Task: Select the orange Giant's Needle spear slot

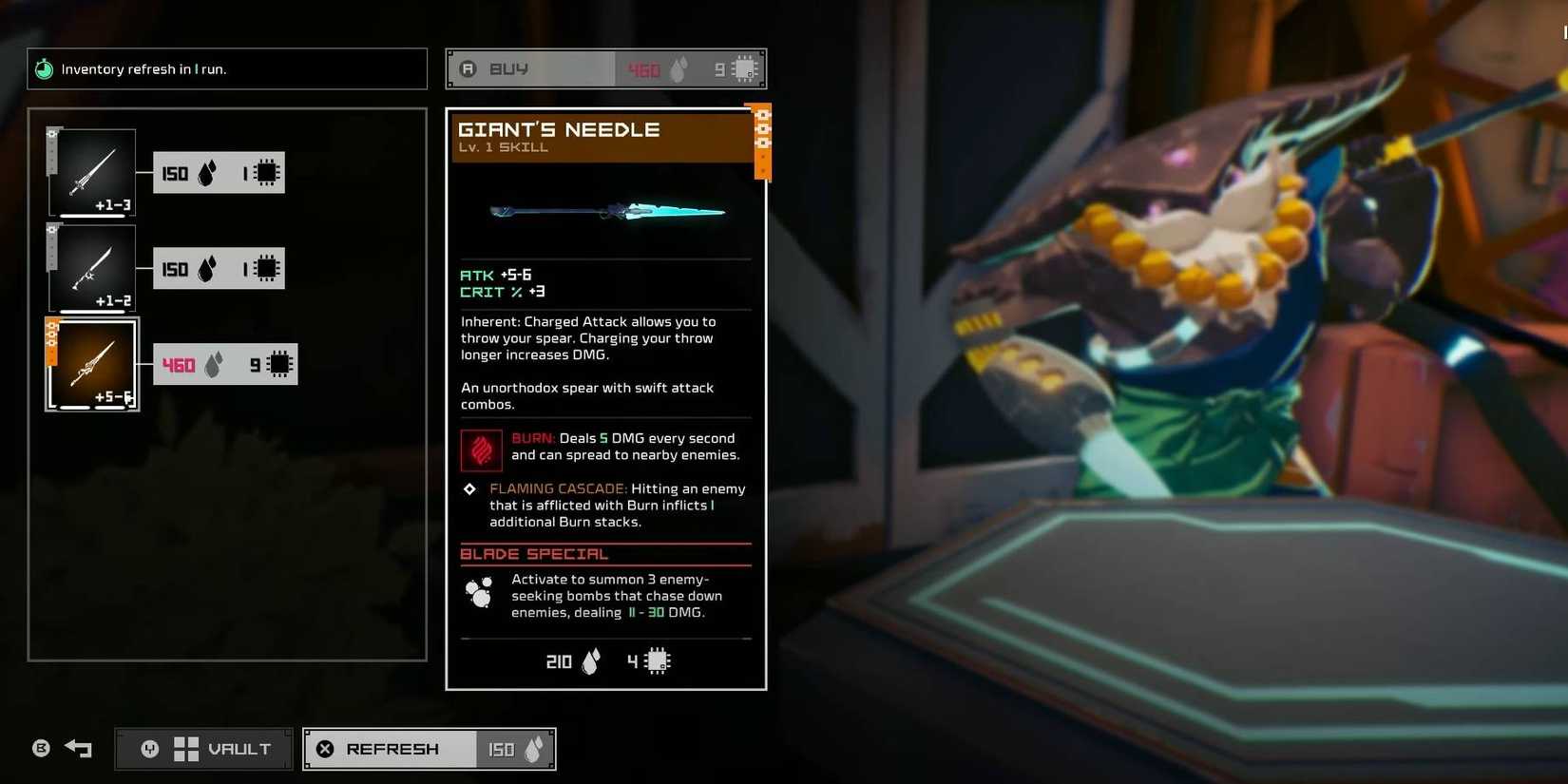Action: (x=92, y=365)
